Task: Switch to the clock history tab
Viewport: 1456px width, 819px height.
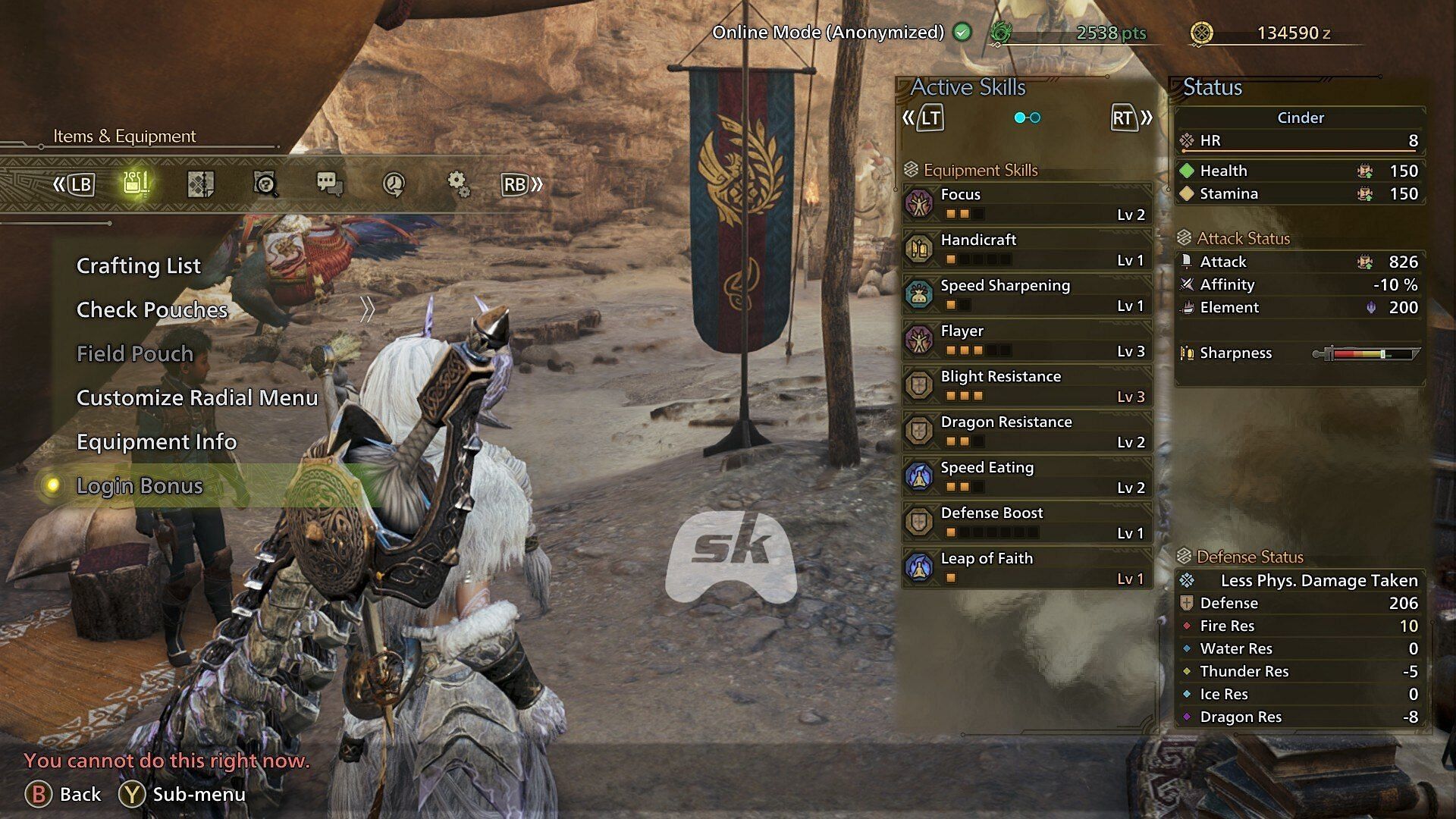Action: (394, 184)
